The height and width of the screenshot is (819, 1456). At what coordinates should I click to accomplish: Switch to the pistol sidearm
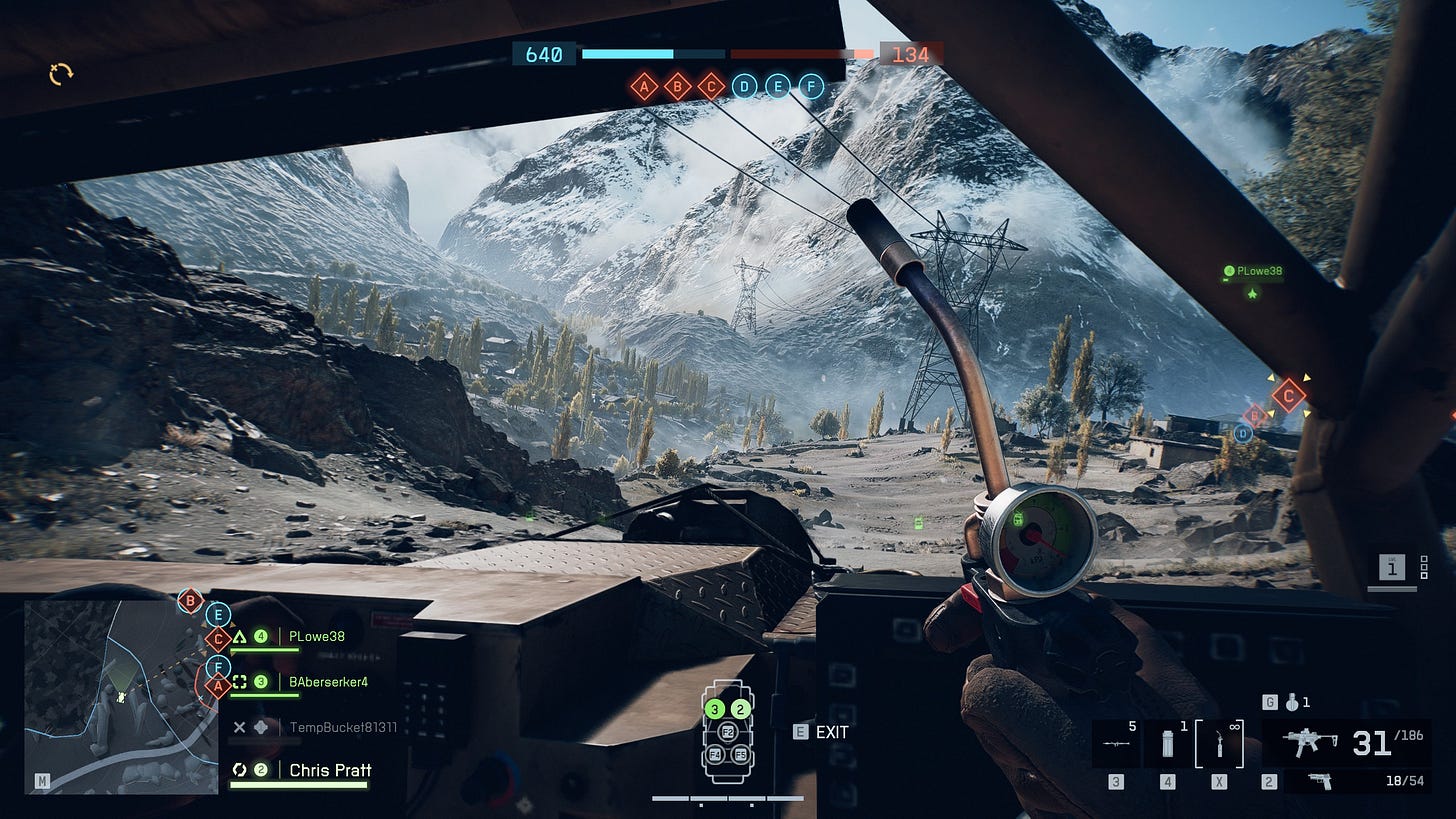pyautogui.click(x=1321, y=780)
